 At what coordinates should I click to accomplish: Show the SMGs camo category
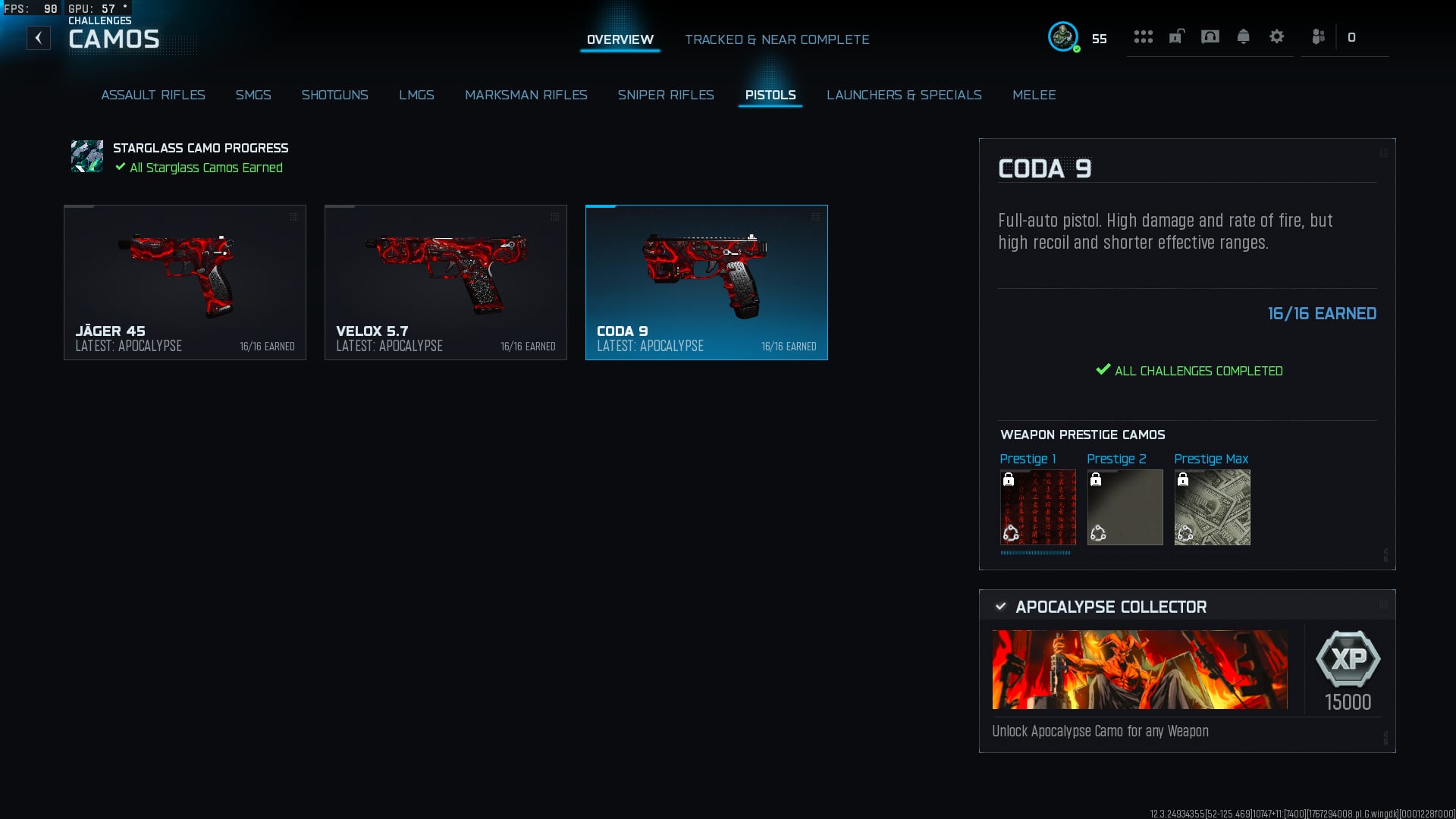point(253,95)
